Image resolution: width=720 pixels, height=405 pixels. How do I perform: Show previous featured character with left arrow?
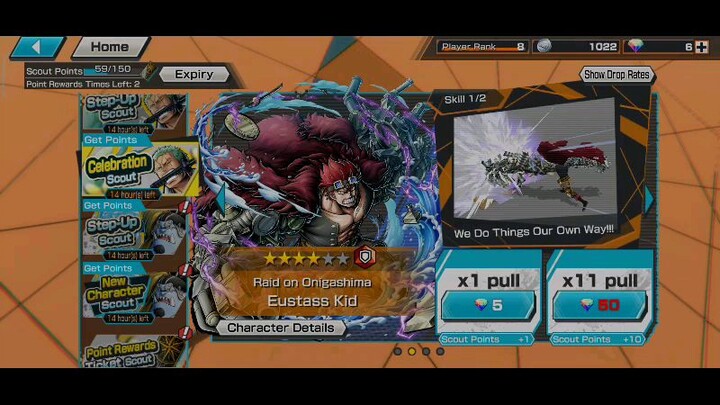221,197
